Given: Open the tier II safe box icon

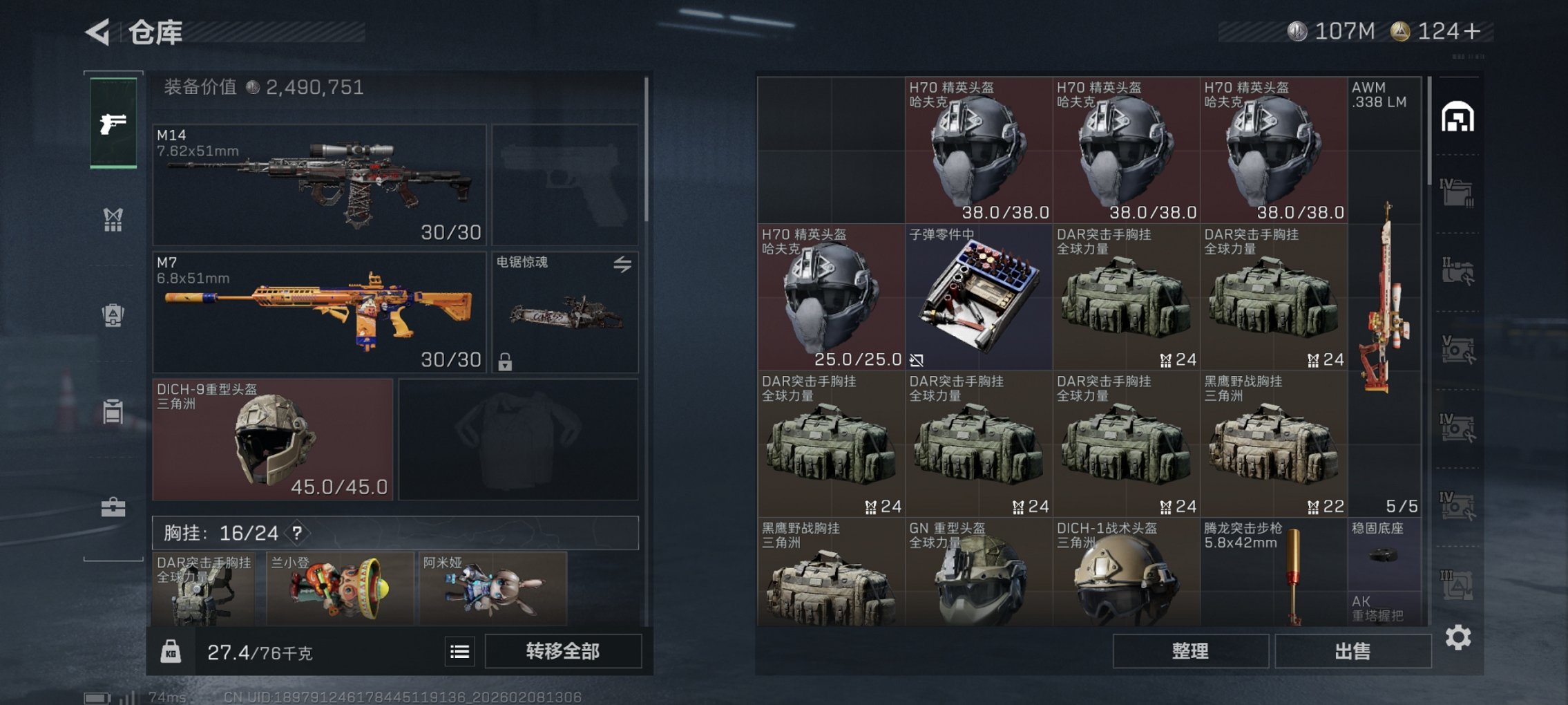Looking at the screenshot, I should click(x=1459, y=271).
